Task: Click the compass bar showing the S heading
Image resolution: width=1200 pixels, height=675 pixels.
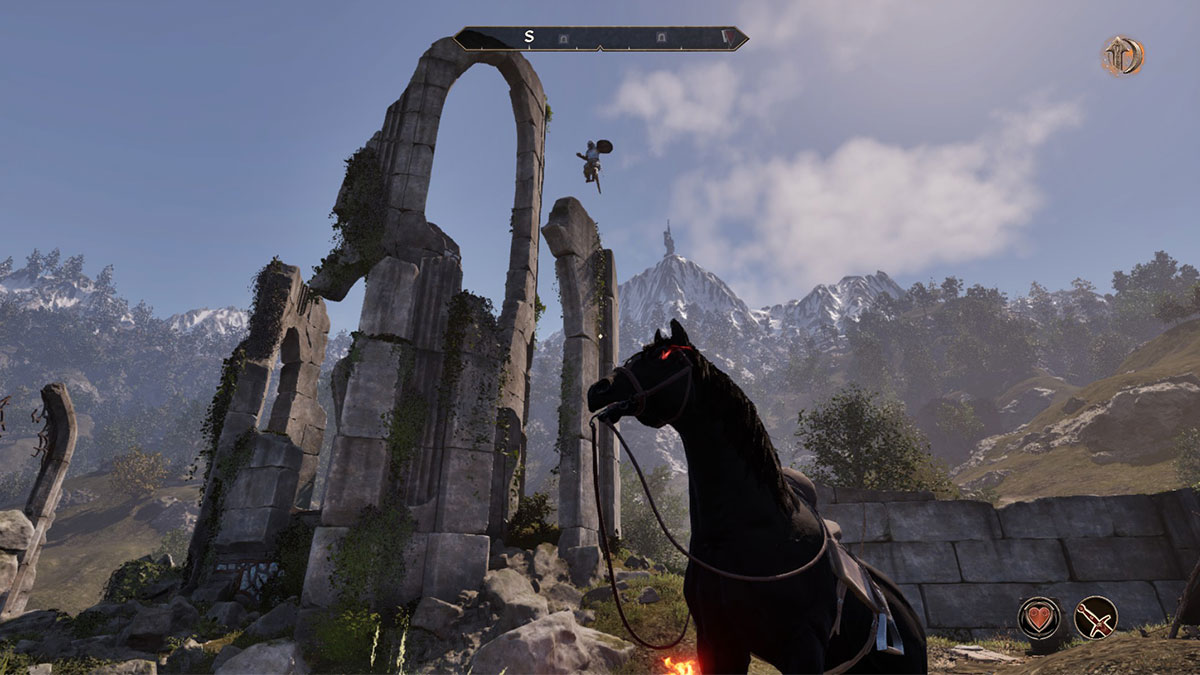Action: pyautogui.click(x=600, y=38)
